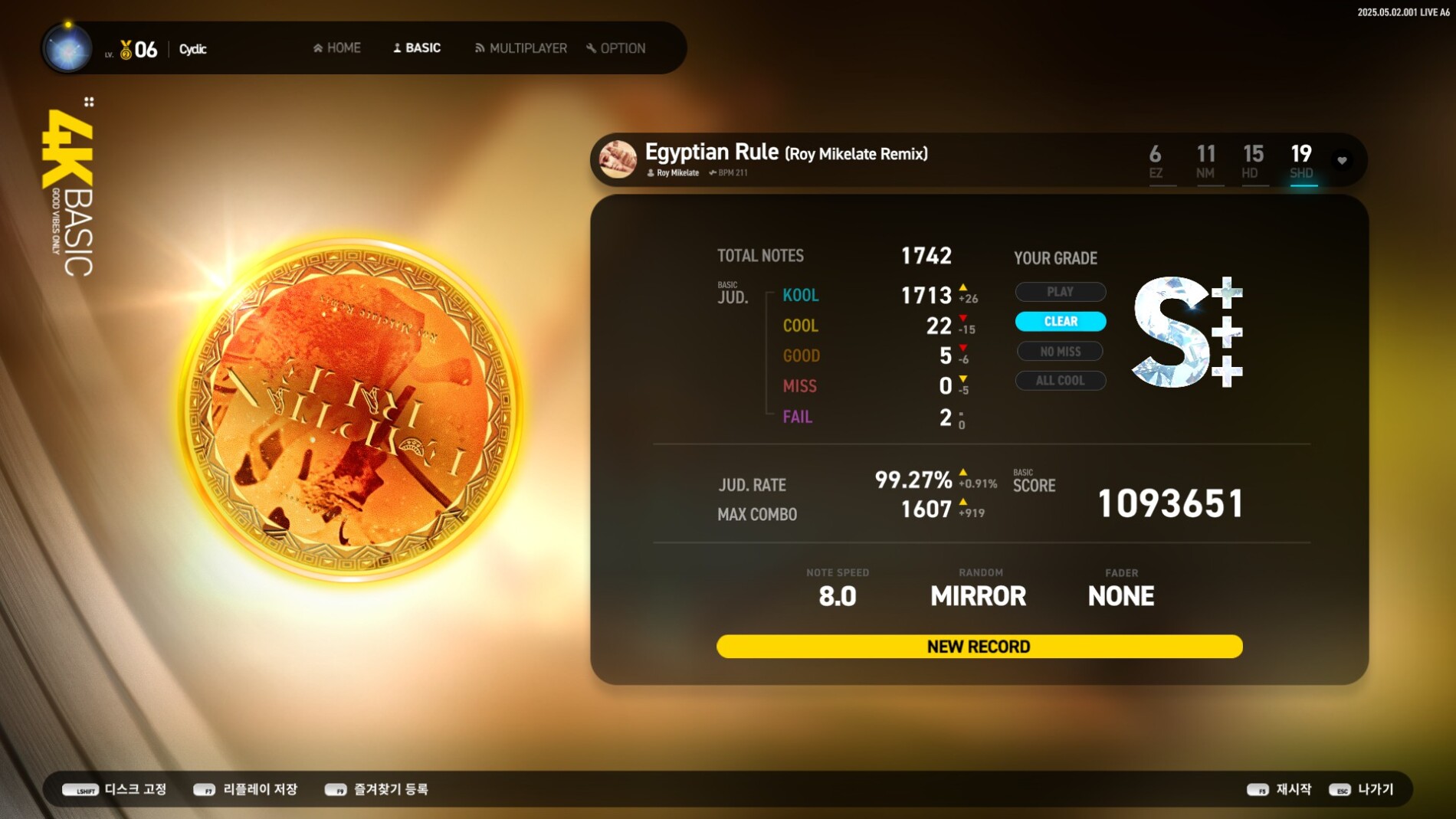Restart the song (재시작)
Viewport: 1456px width, 819px height.
[x=1280, y=789]
